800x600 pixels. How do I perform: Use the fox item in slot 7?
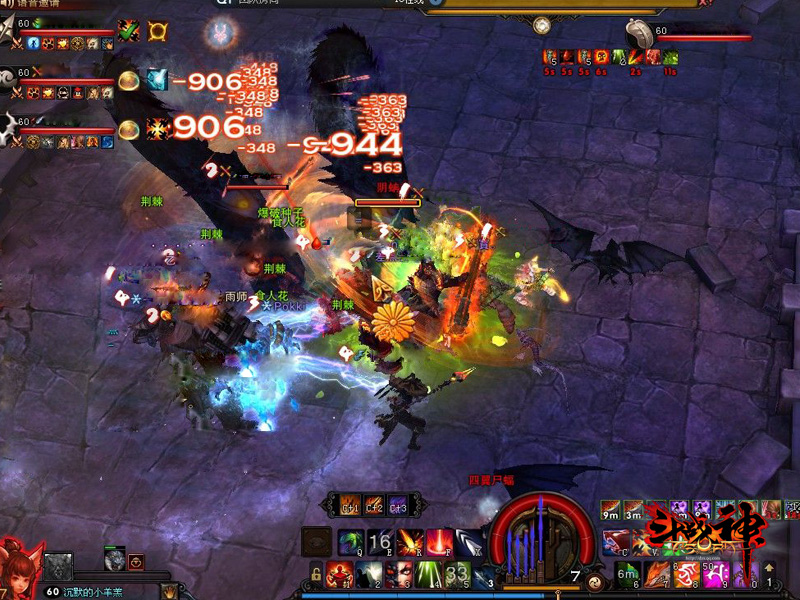coord(656,573)
